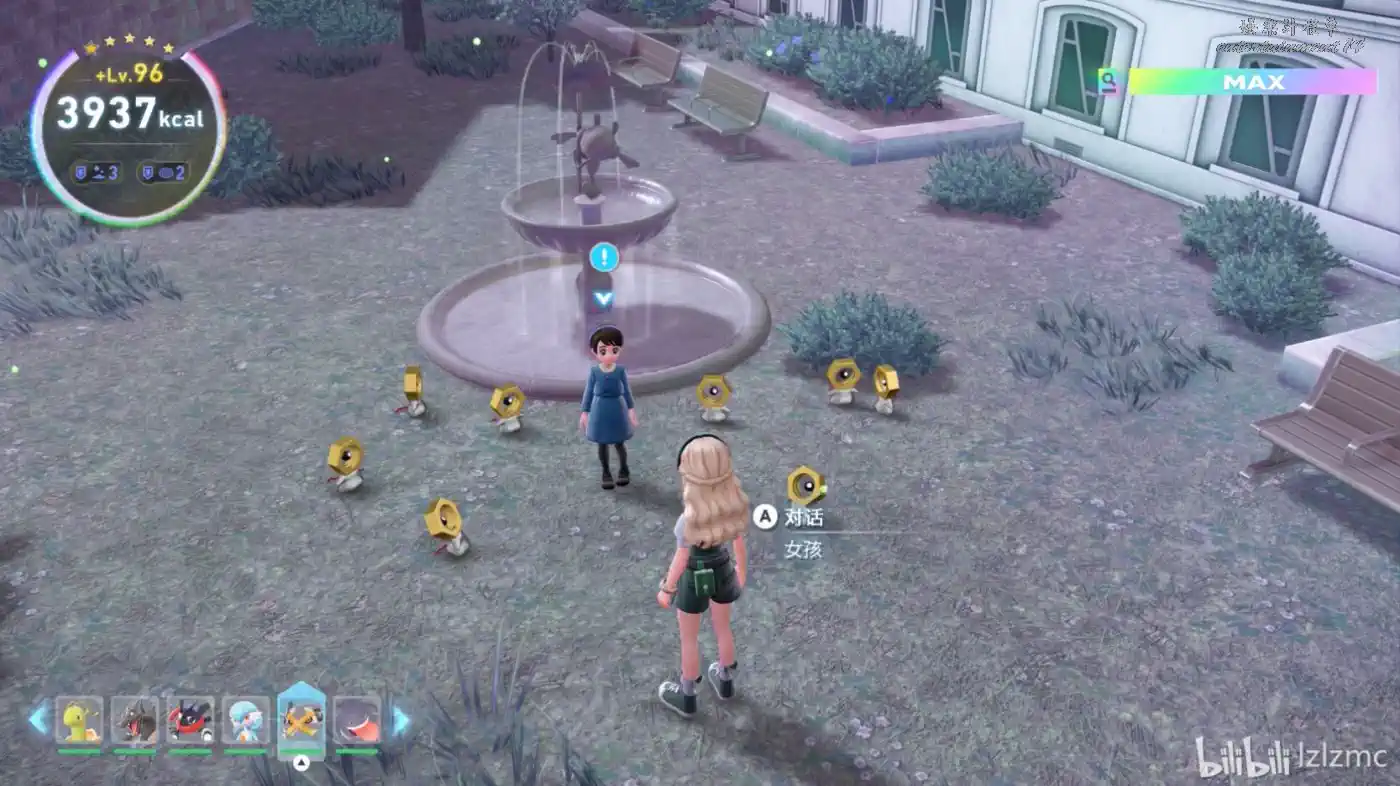This screenshot has height=786, width=1400.
Task: Choose the last party slot with red fin
Action: 357,720
